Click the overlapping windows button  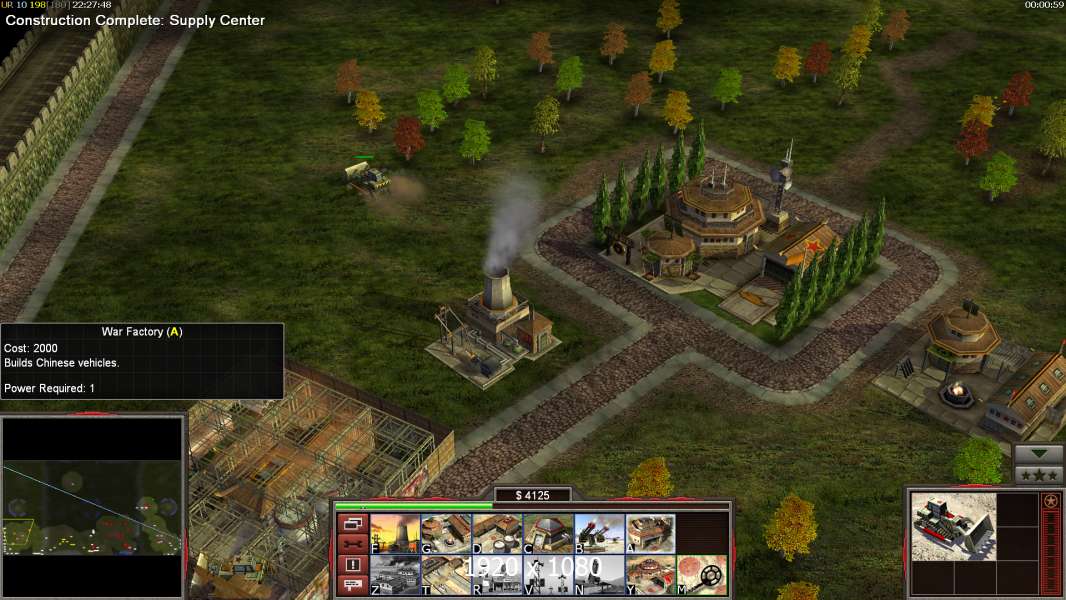(352, 523)
